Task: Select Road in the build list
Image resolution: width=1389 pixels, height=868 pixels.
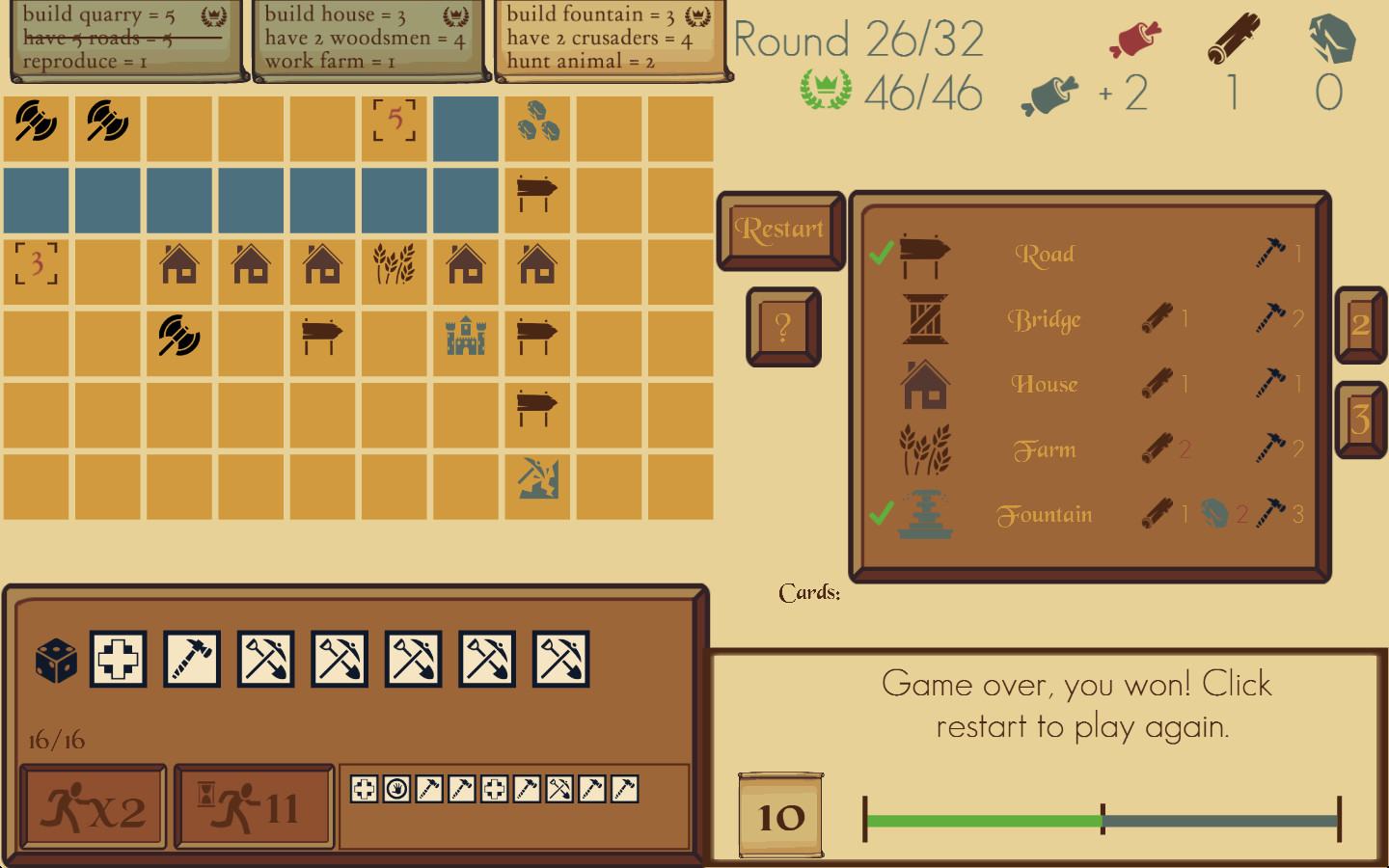Action: click(1045, 255)
